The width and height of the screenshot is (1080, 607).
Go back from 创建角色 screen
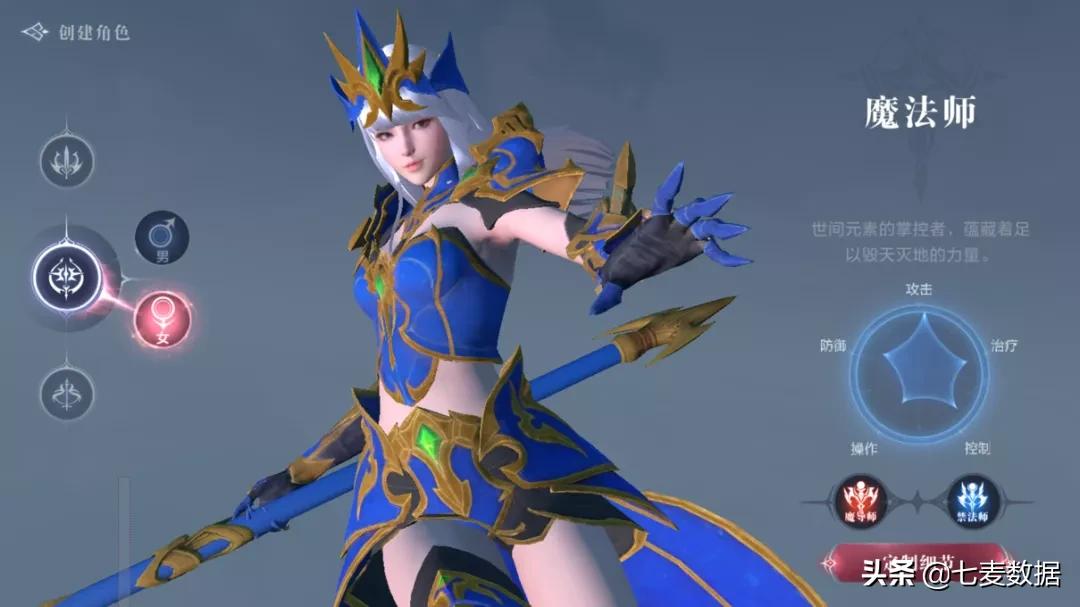click(x=36, y=33)
